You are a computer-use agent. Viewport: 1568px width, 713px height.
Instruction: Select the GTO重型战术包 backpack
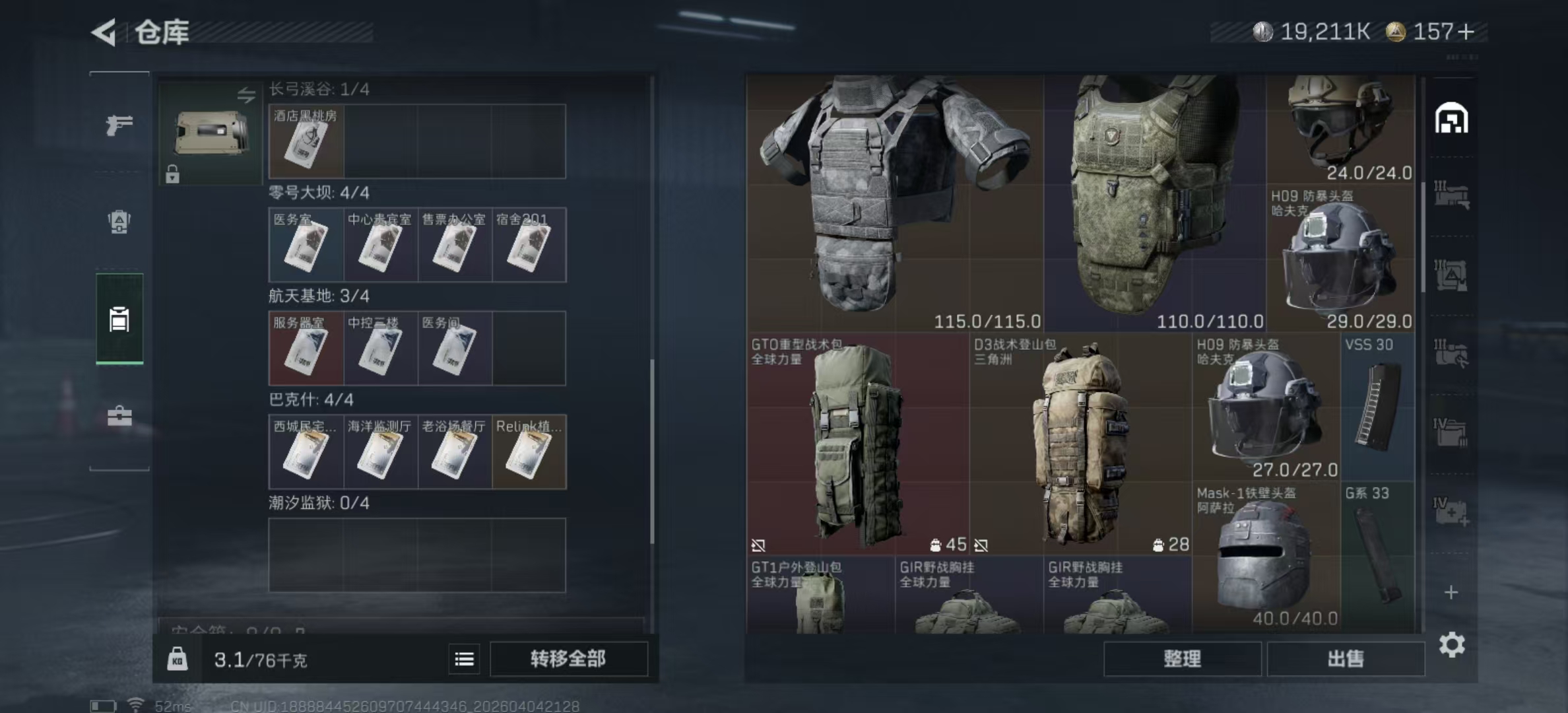click(x=857, y=444)
